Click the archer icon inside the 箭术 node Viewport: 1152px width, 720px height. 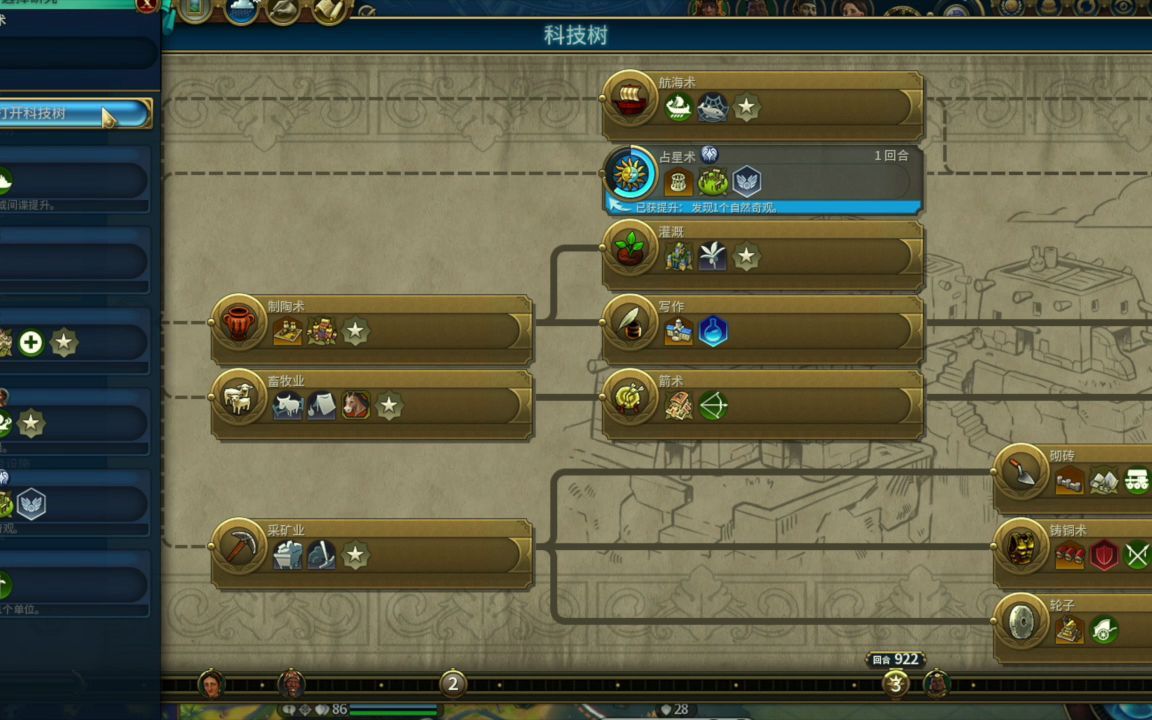[x=713, y=406]
